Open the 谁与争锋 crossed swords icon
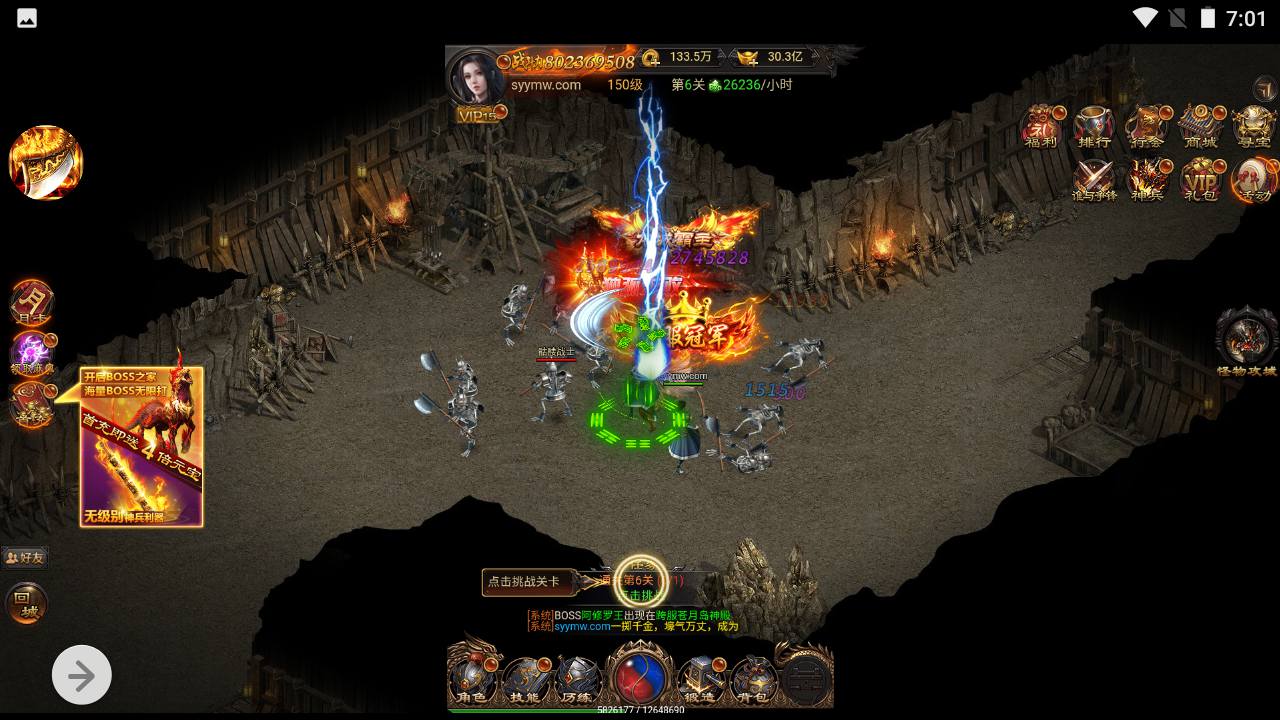This screenshot has width=1280, height=720. pyautogui.click(x=1094, y=181)
